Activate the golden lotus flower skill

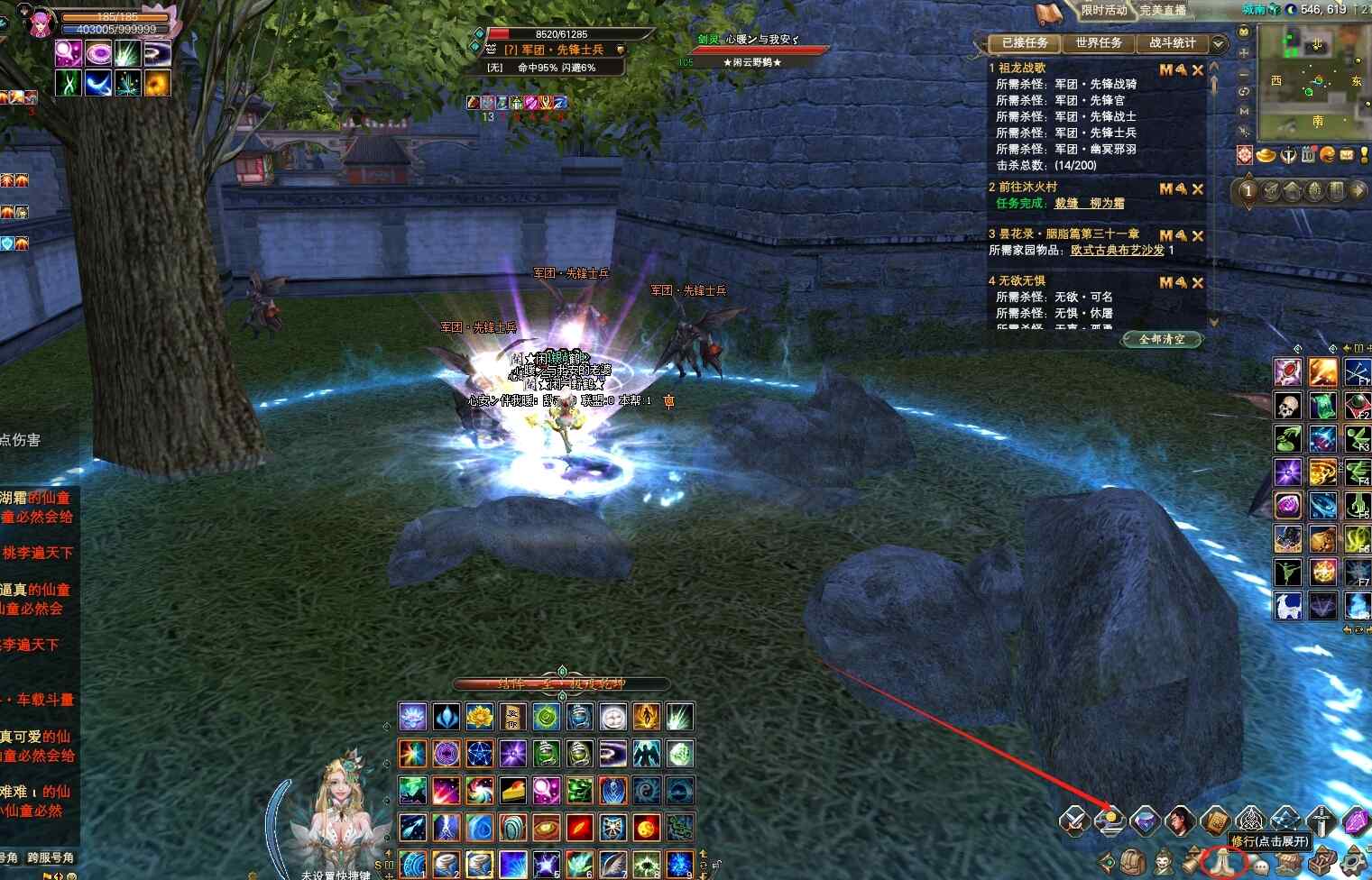[480, 718]
